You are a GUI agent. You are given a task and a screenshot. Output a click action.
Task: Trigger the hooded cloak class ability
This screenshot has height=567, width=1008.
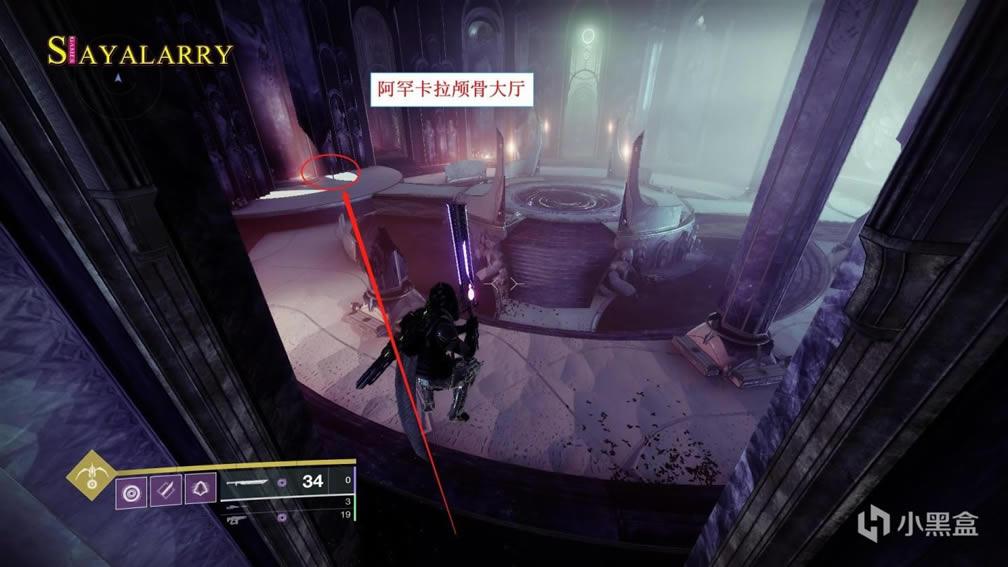200,490
